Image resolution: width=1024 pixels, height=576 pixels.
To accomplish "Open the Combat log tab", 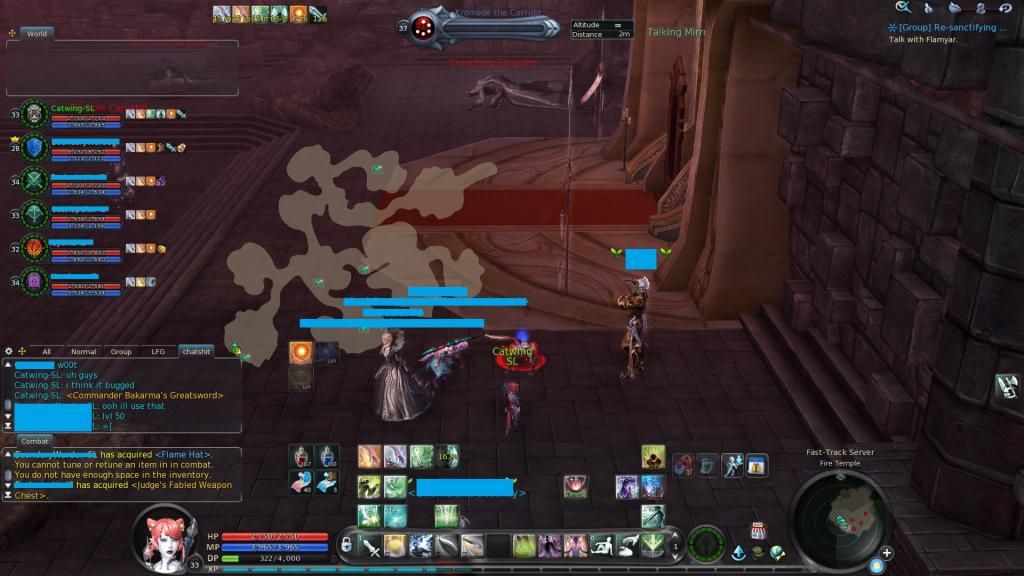I will (x=35, y=440).
